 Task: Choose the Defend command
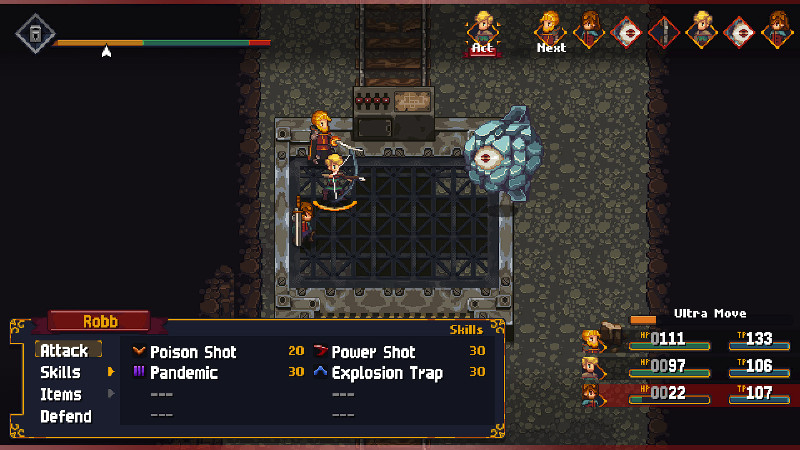[x=65, y=417]
